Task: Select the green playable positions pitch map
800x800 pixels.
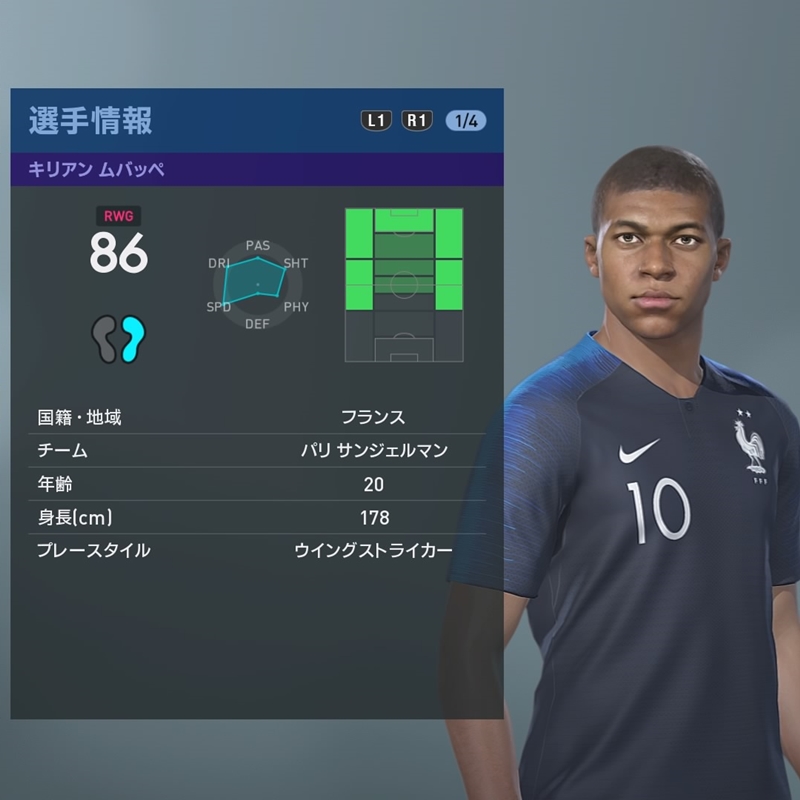Action: (404, 285)
